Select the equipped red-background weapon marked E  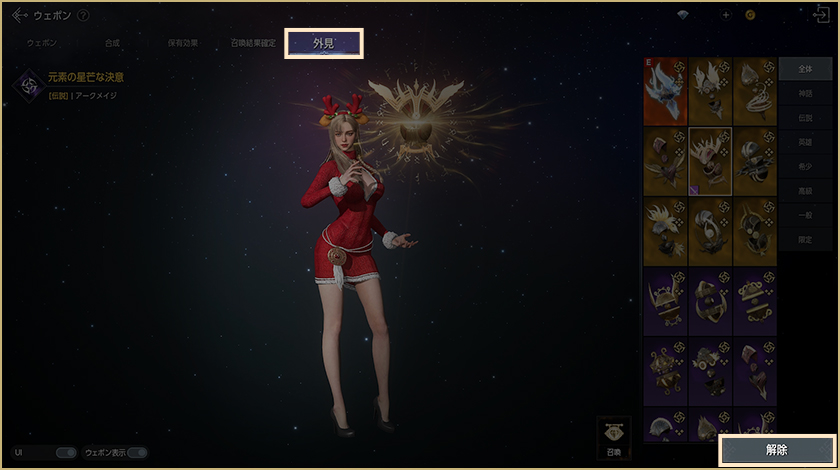coord(665,90)
